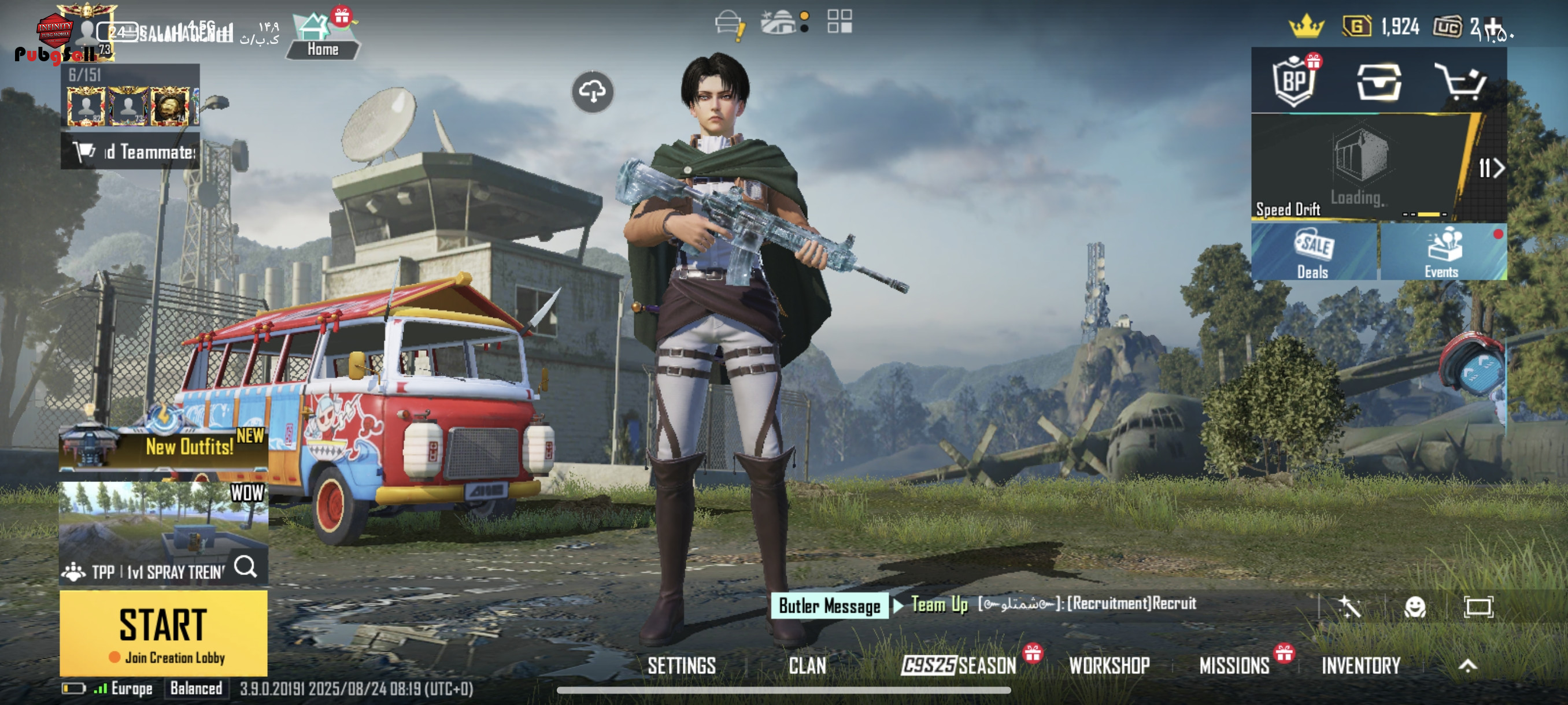Open the Settings menu

tap(681, 666)
